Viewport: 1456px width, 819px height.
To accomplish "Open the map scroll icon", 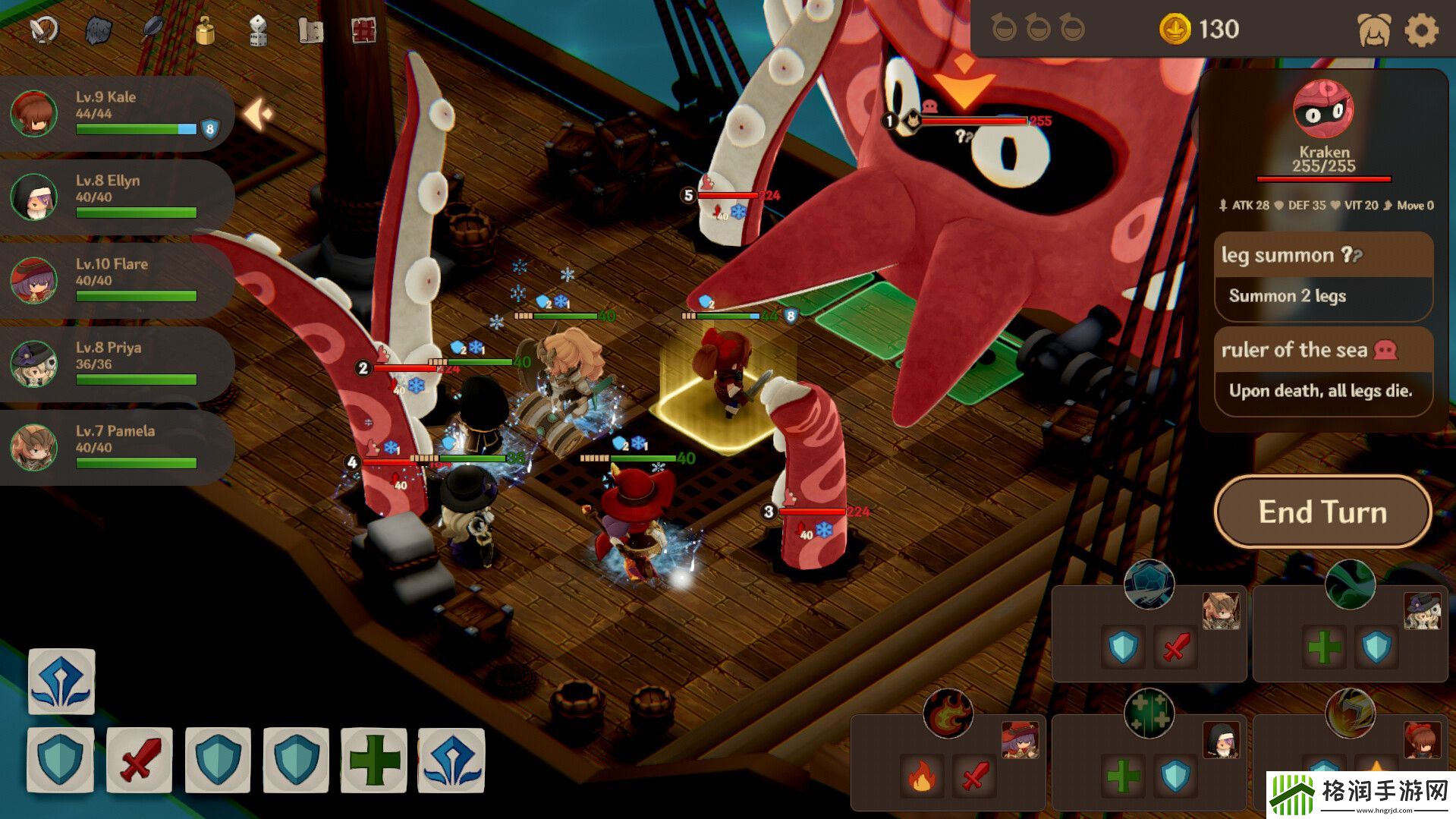I will coord(310,31).
